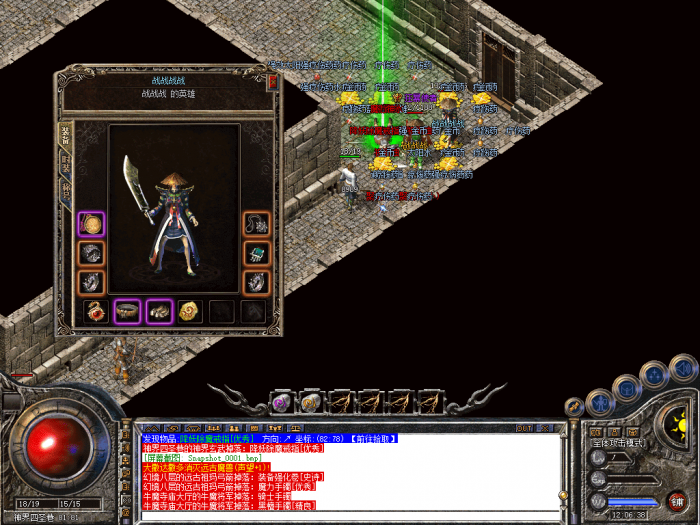The height and width of the screenshot is (525, 700).
Task: Select the red gem ring slot
Action: click(95, 312)
